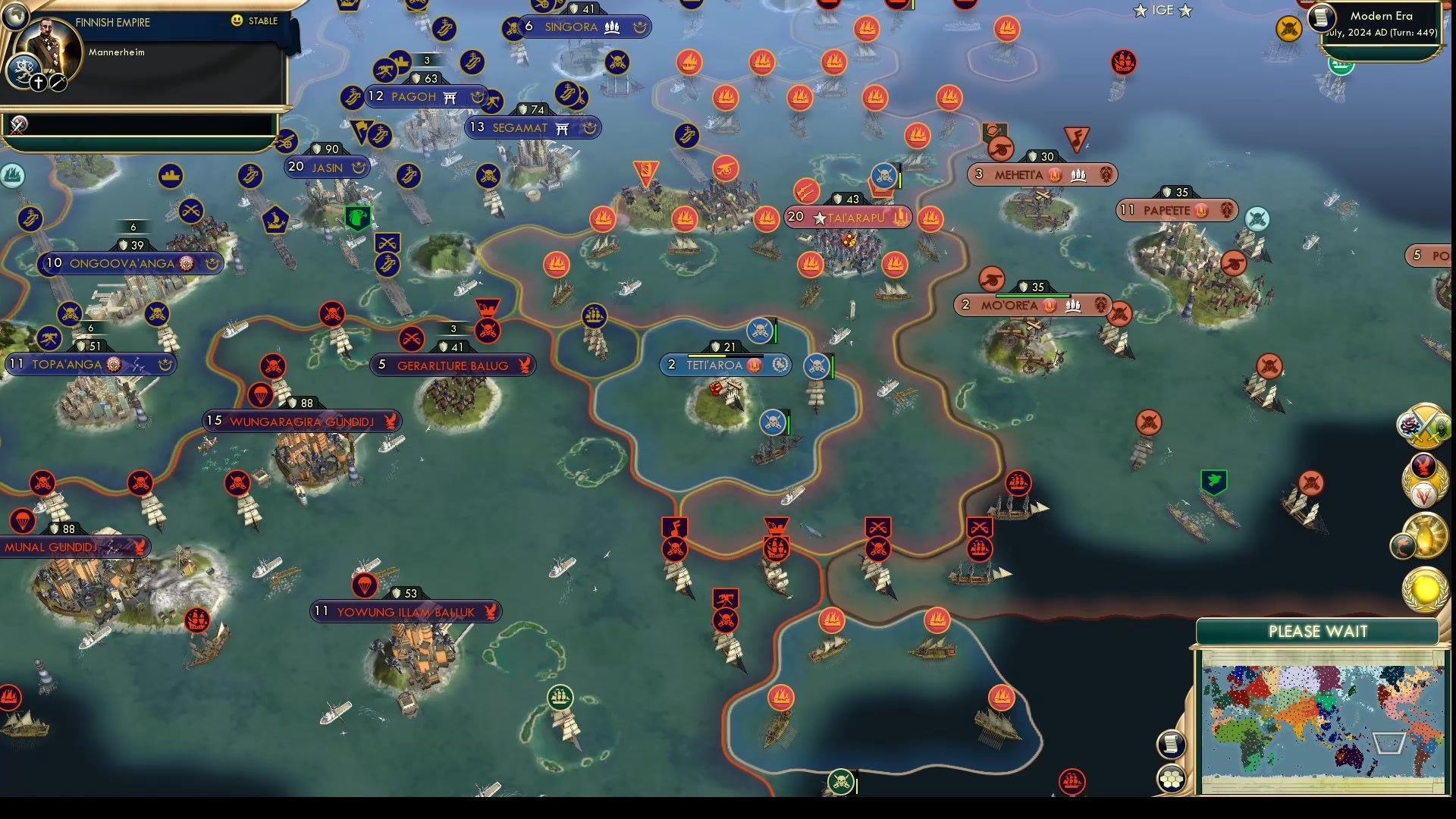
Task: Click the hexagon strategic view toggle near the minimap
Action: coord(1170,778)
